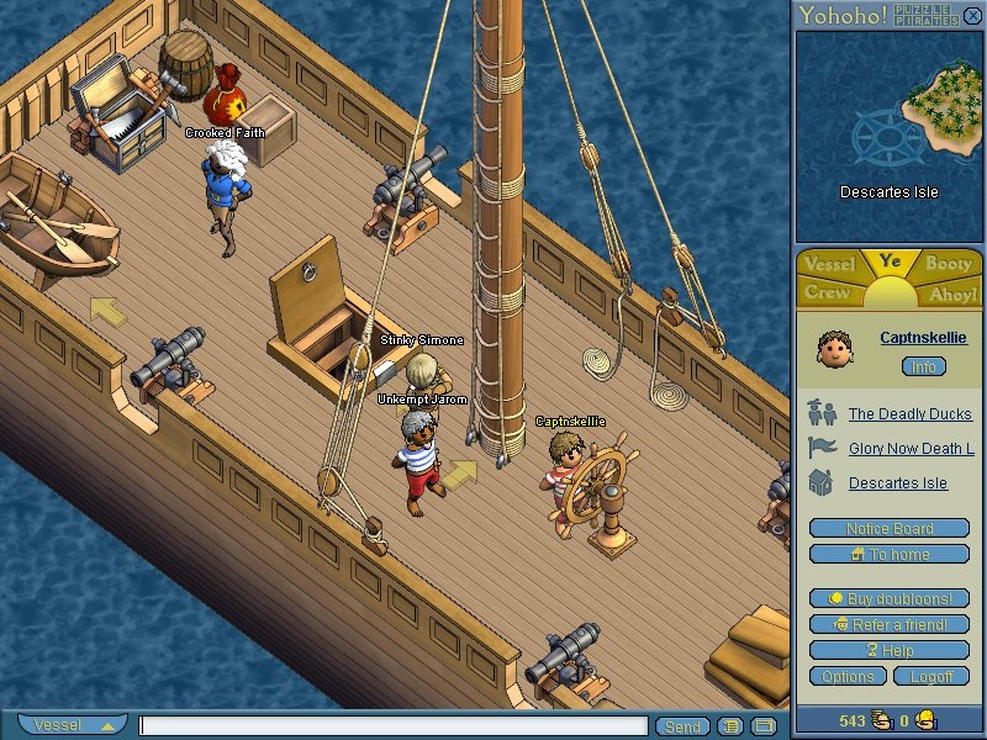
Task: Switch to the Vessel tab
Action: tap(829, 264)
